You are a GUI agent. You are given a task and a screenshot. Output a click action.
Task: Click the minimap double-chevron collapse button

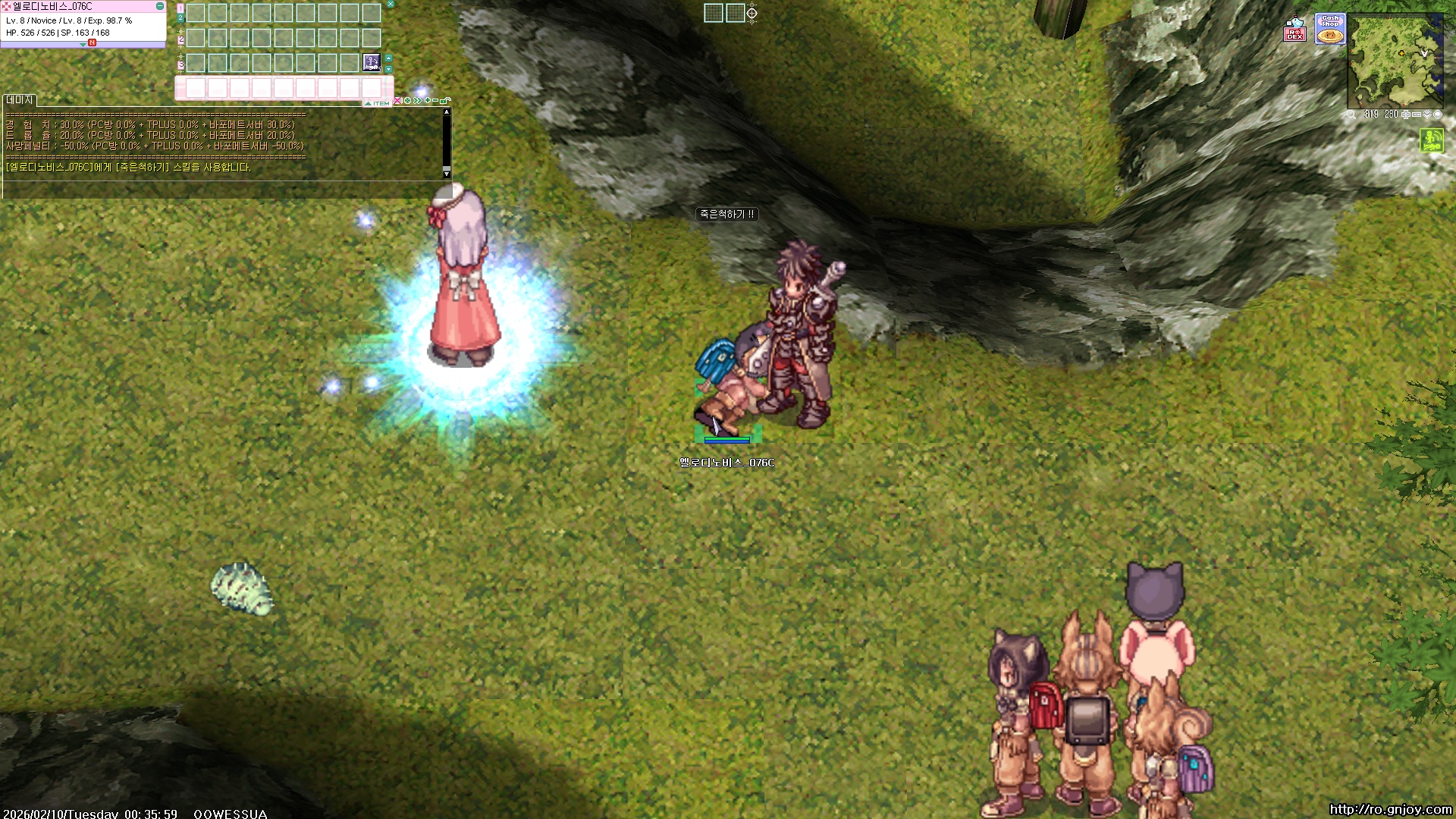(1426, 115)
